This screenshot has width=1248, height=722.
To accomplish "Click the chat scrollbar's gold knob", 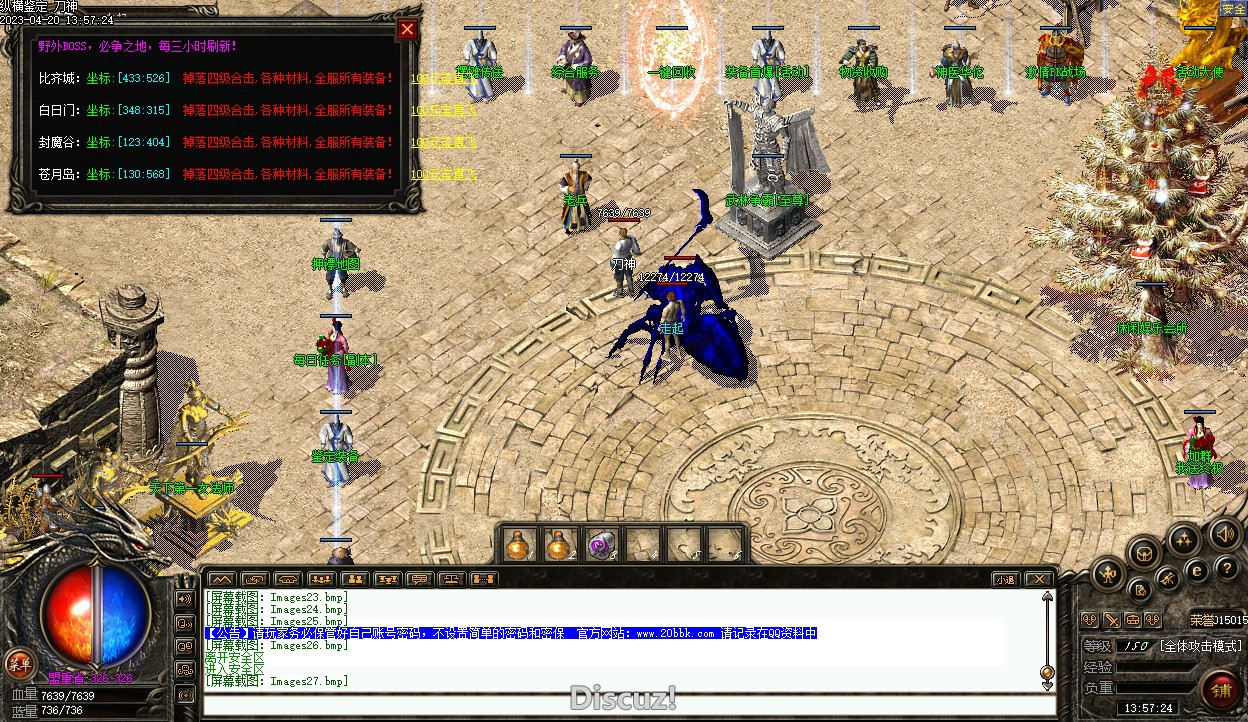I will (1047, 672).
